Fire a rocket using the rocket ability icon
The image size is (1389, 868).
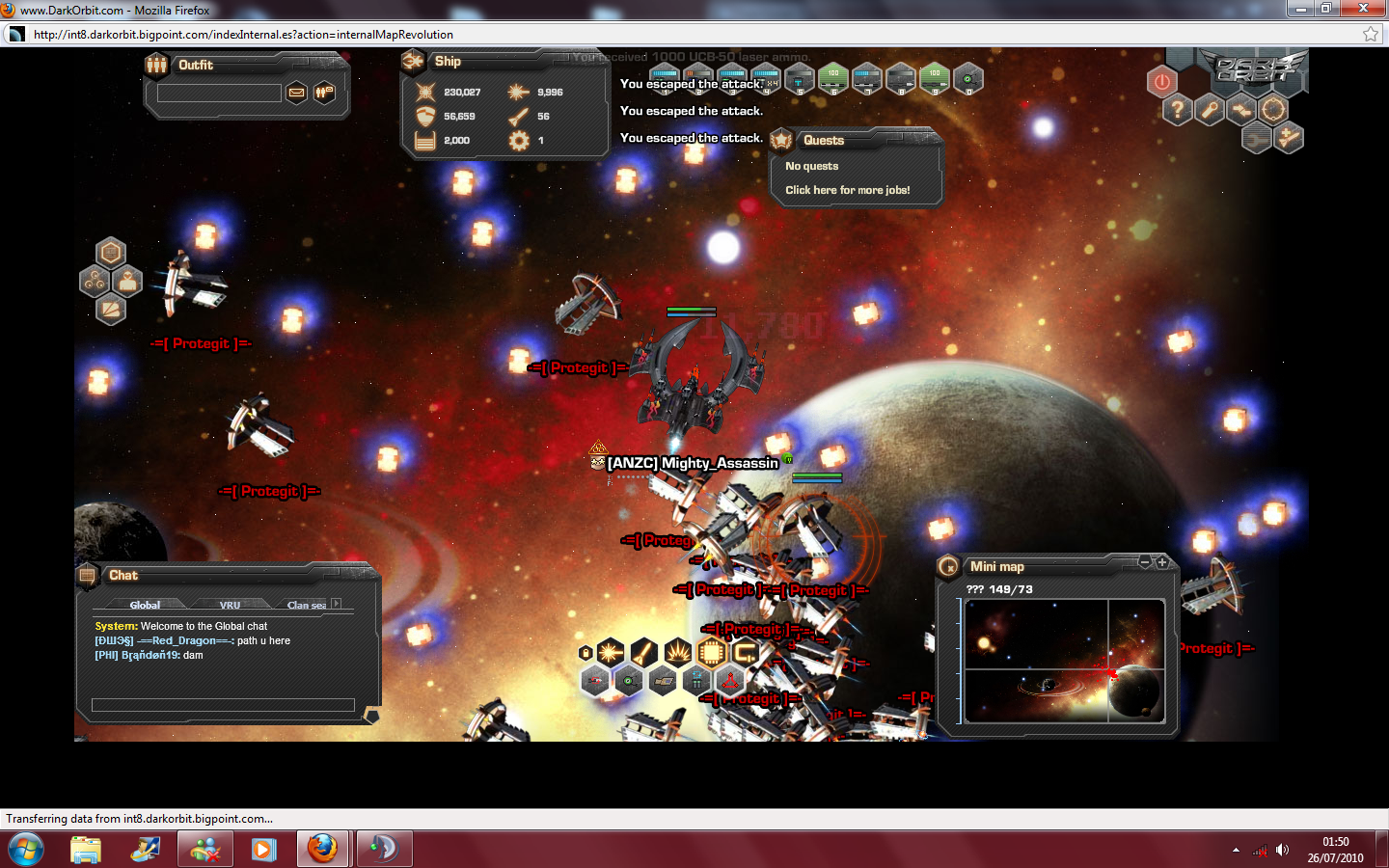[x=642, y=652]
